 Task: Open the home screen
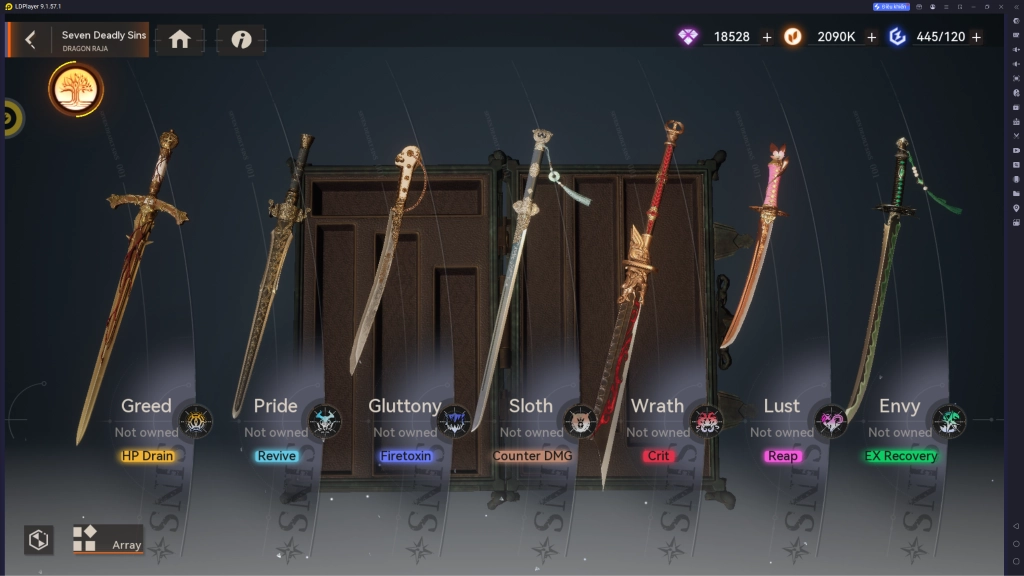(180, 39)
